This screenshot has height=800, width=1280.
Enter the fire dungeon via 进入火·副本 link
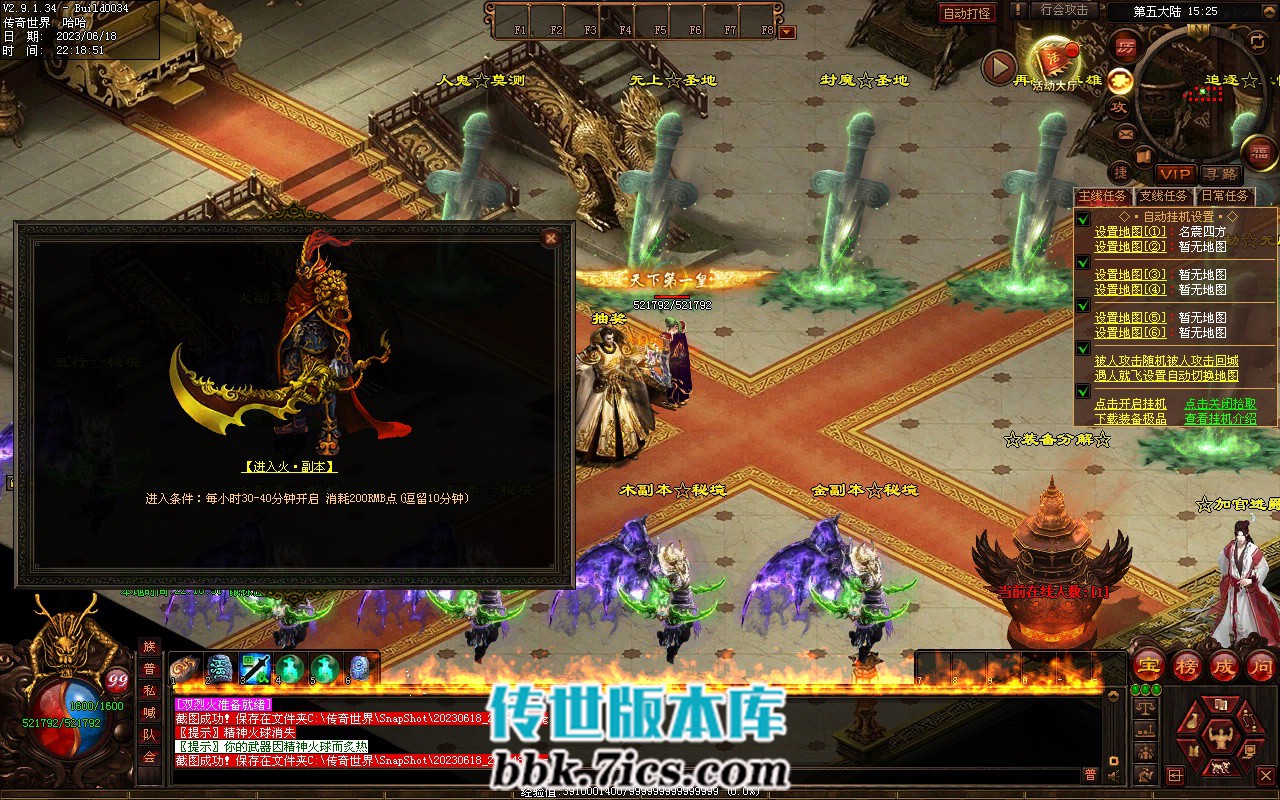[x=289, y=466]
